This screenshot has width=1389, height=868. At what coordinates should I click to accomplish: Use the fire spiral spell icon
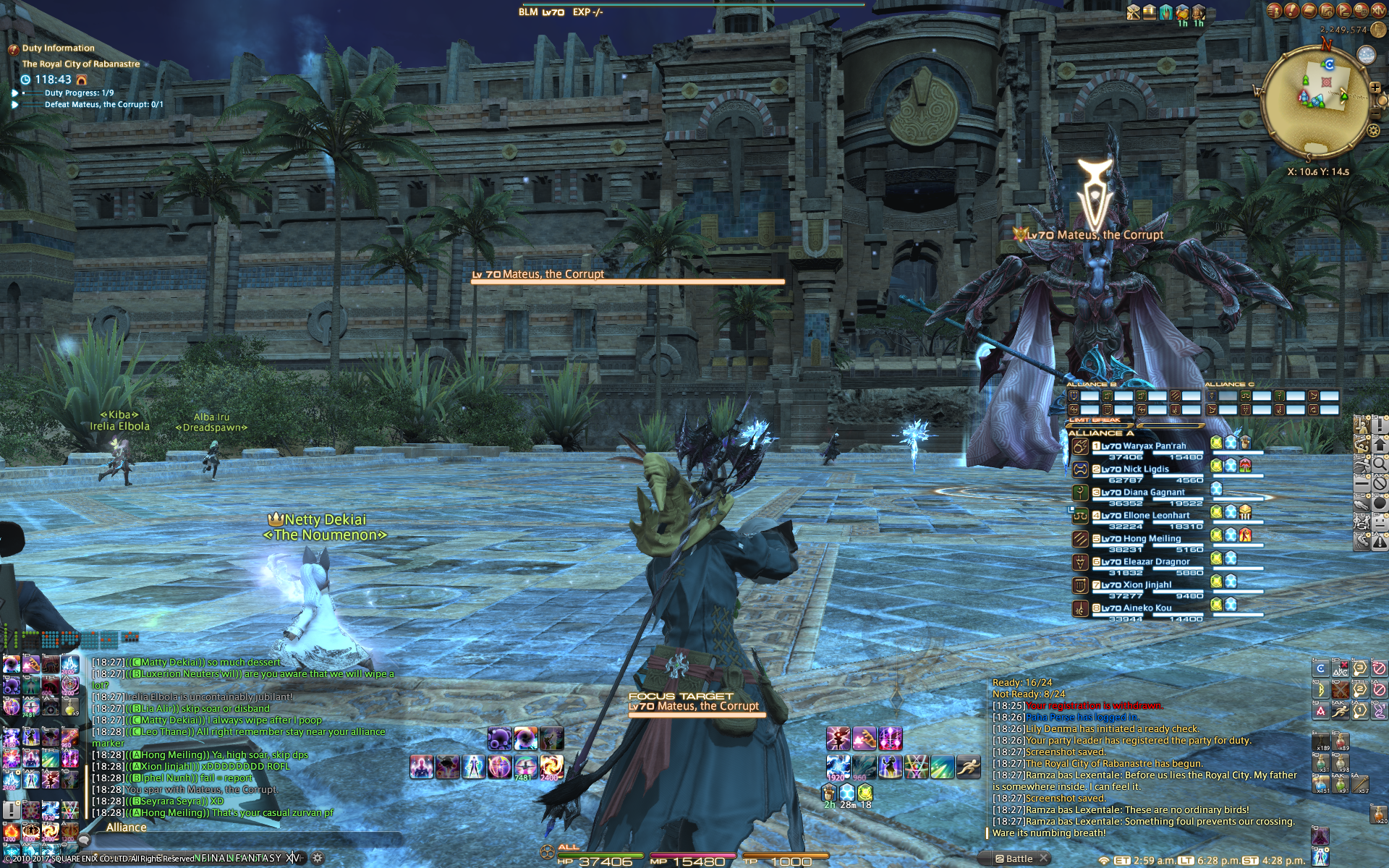pyautogui.click(x=551, y=766)
